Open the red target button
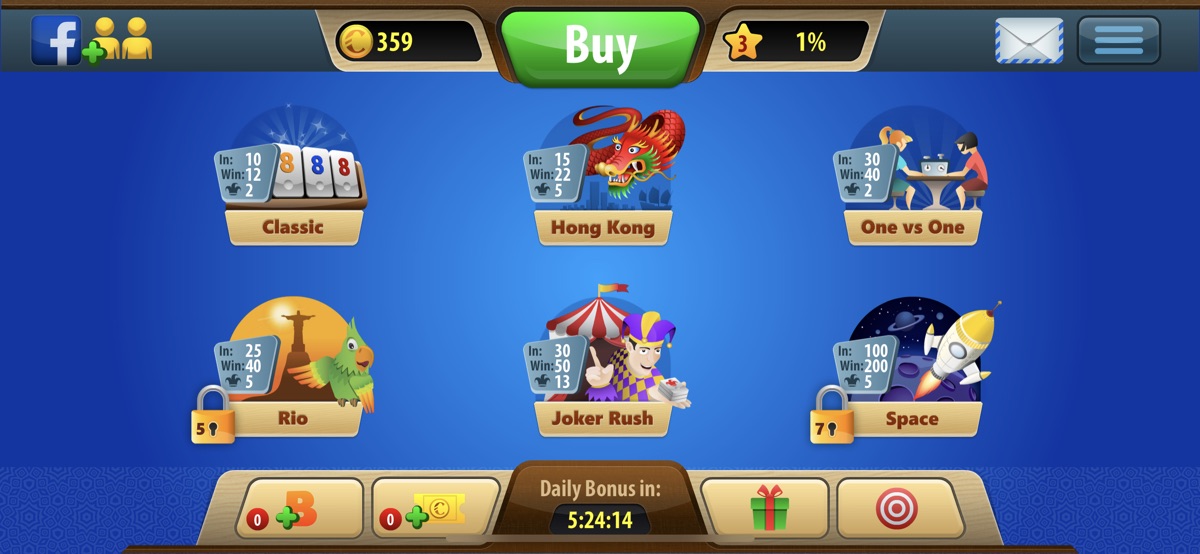 [896, 509]
